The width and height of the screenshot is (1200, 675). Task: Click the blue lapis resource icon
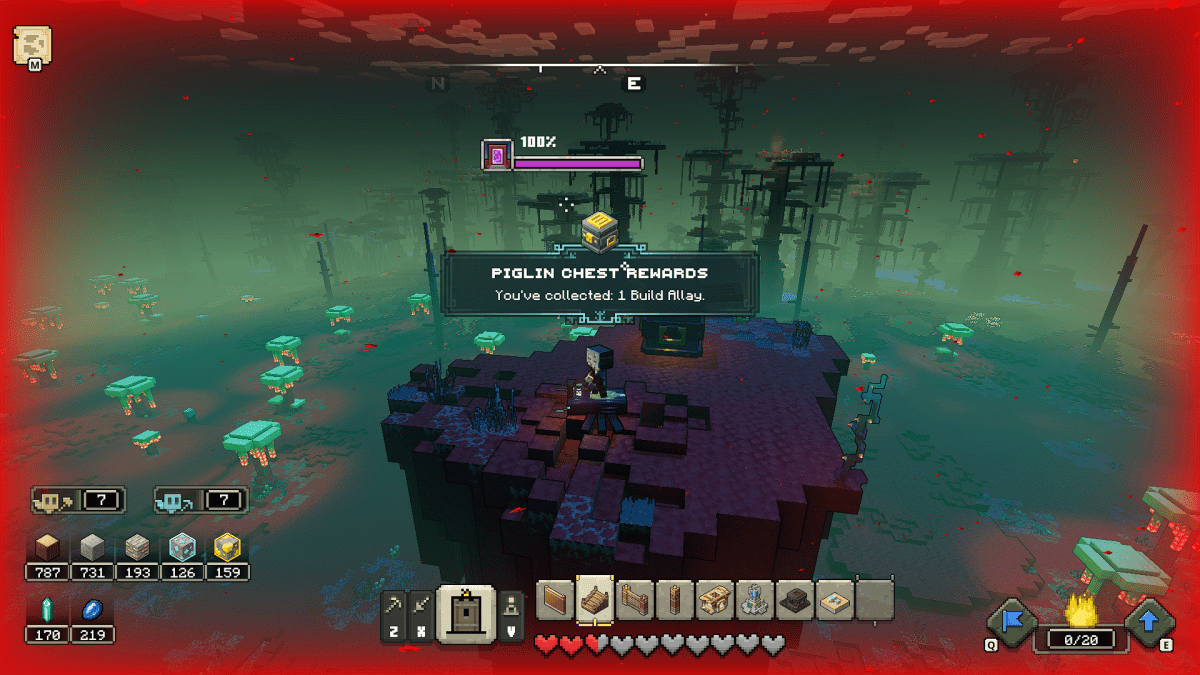(92, 610)
